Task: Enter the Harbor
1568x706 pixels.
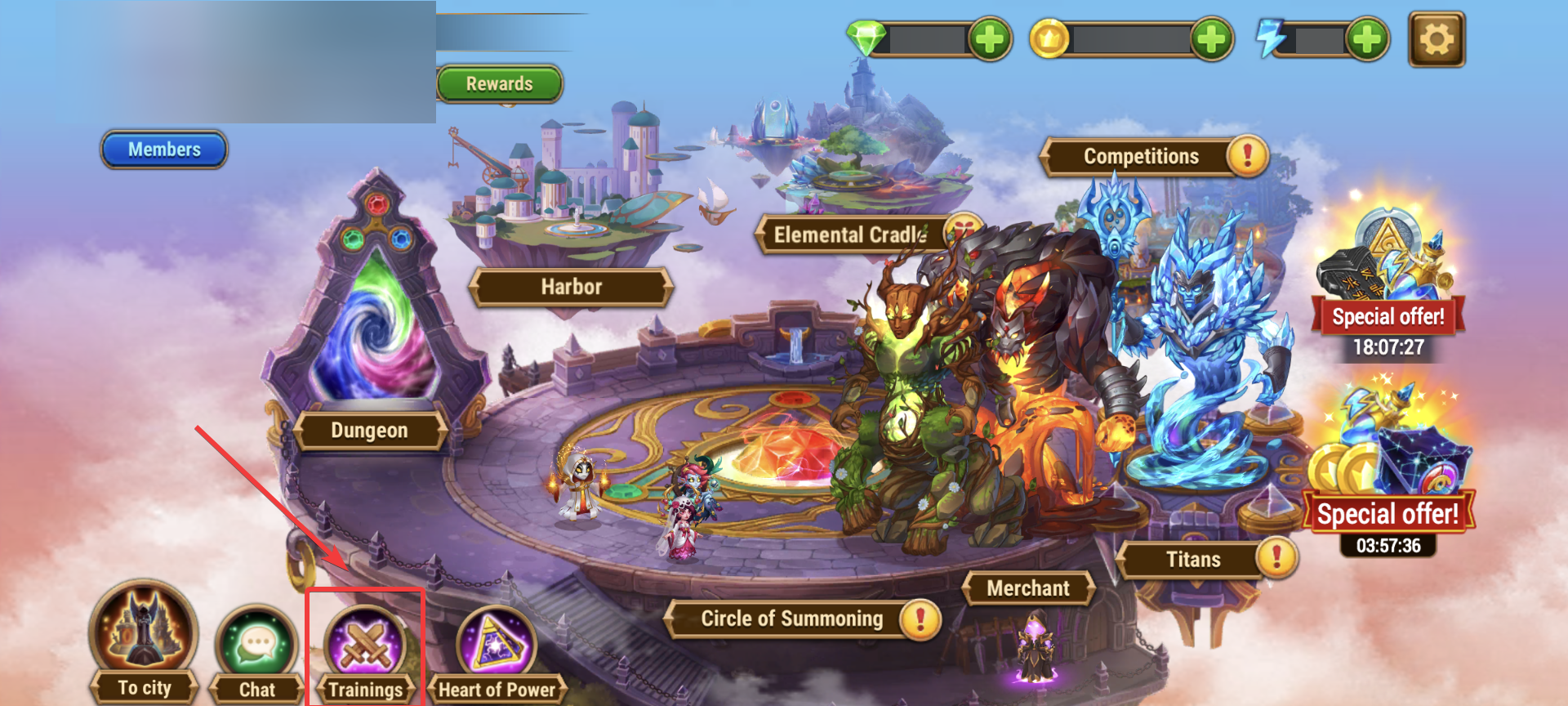Action: point(571,287)
